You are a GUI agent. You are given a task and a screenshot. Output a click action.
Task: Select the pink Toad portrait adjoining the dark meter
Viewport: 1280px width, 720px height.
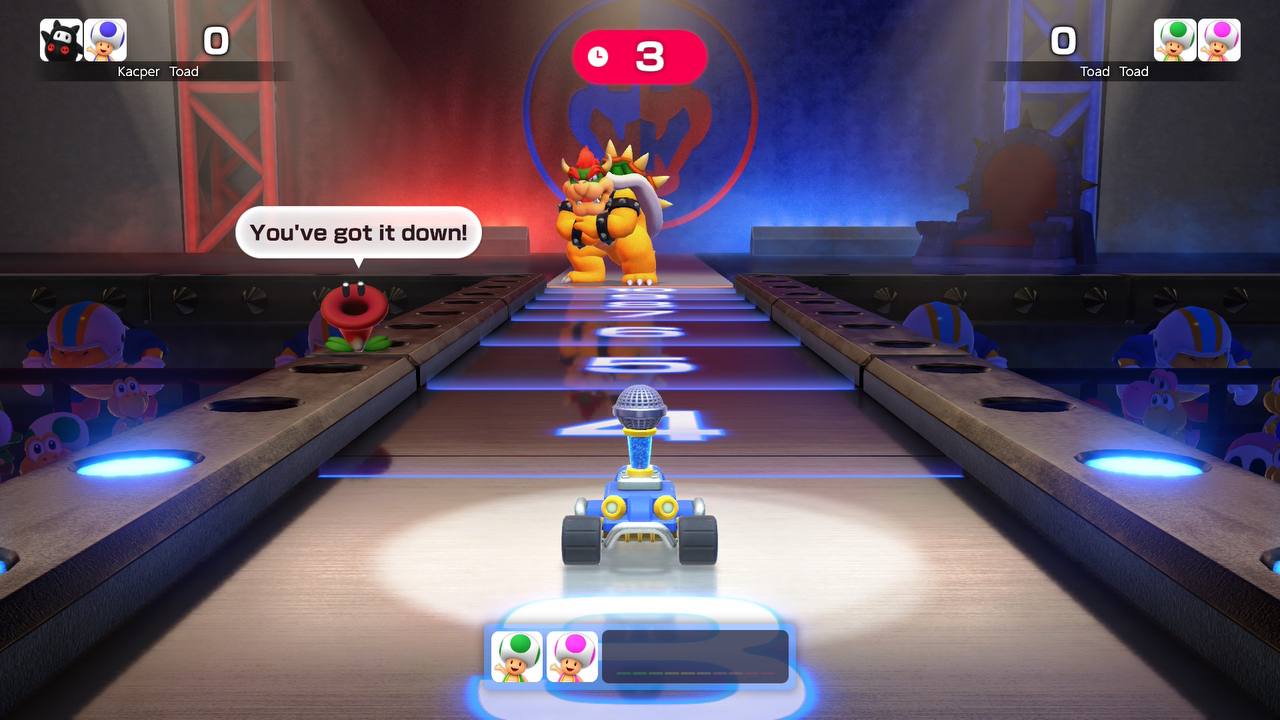coord(572,657)
